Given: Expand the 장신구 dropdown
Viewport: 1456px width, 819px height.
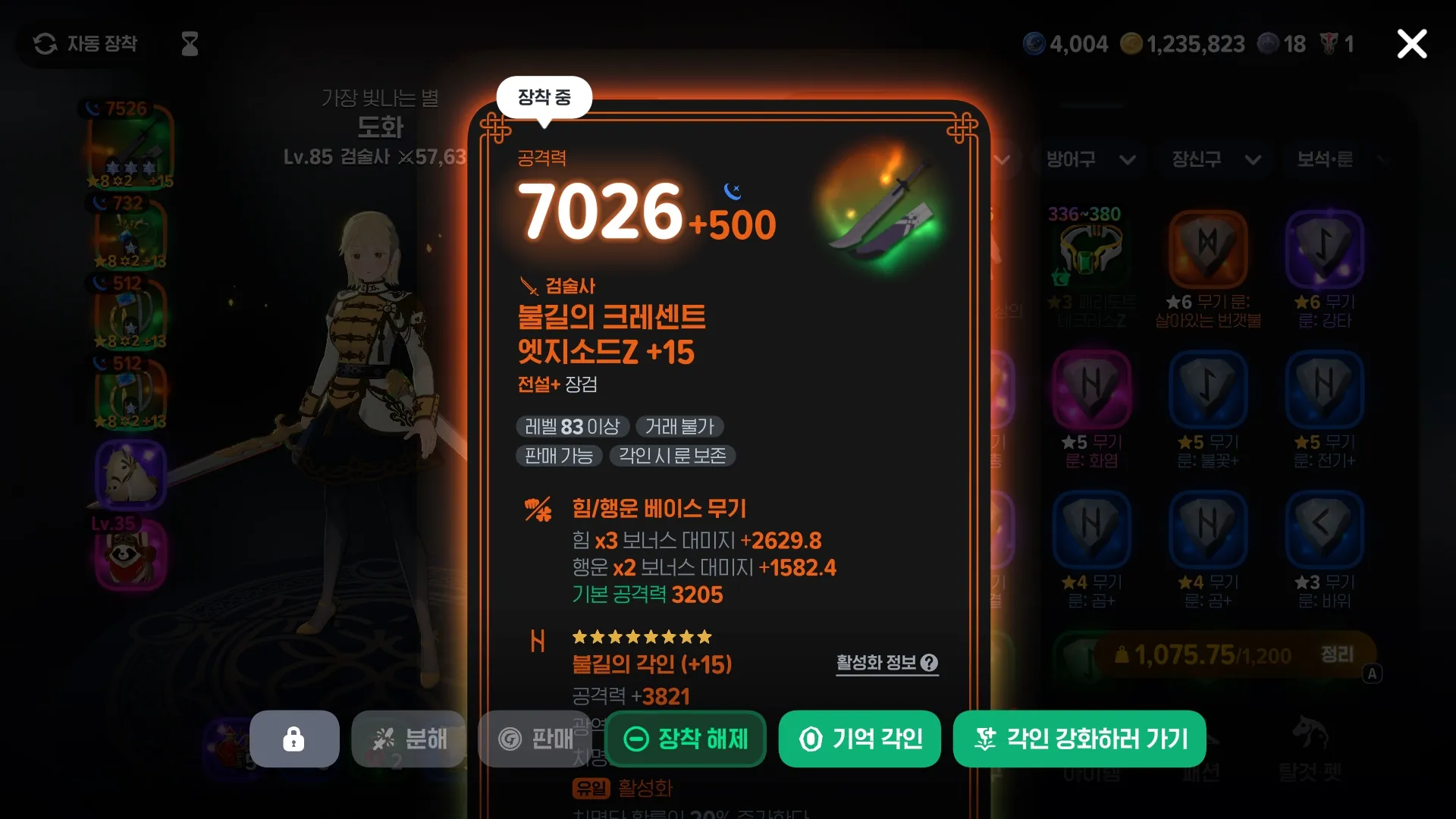Looking at the screenshot, I should [1214, 160].
